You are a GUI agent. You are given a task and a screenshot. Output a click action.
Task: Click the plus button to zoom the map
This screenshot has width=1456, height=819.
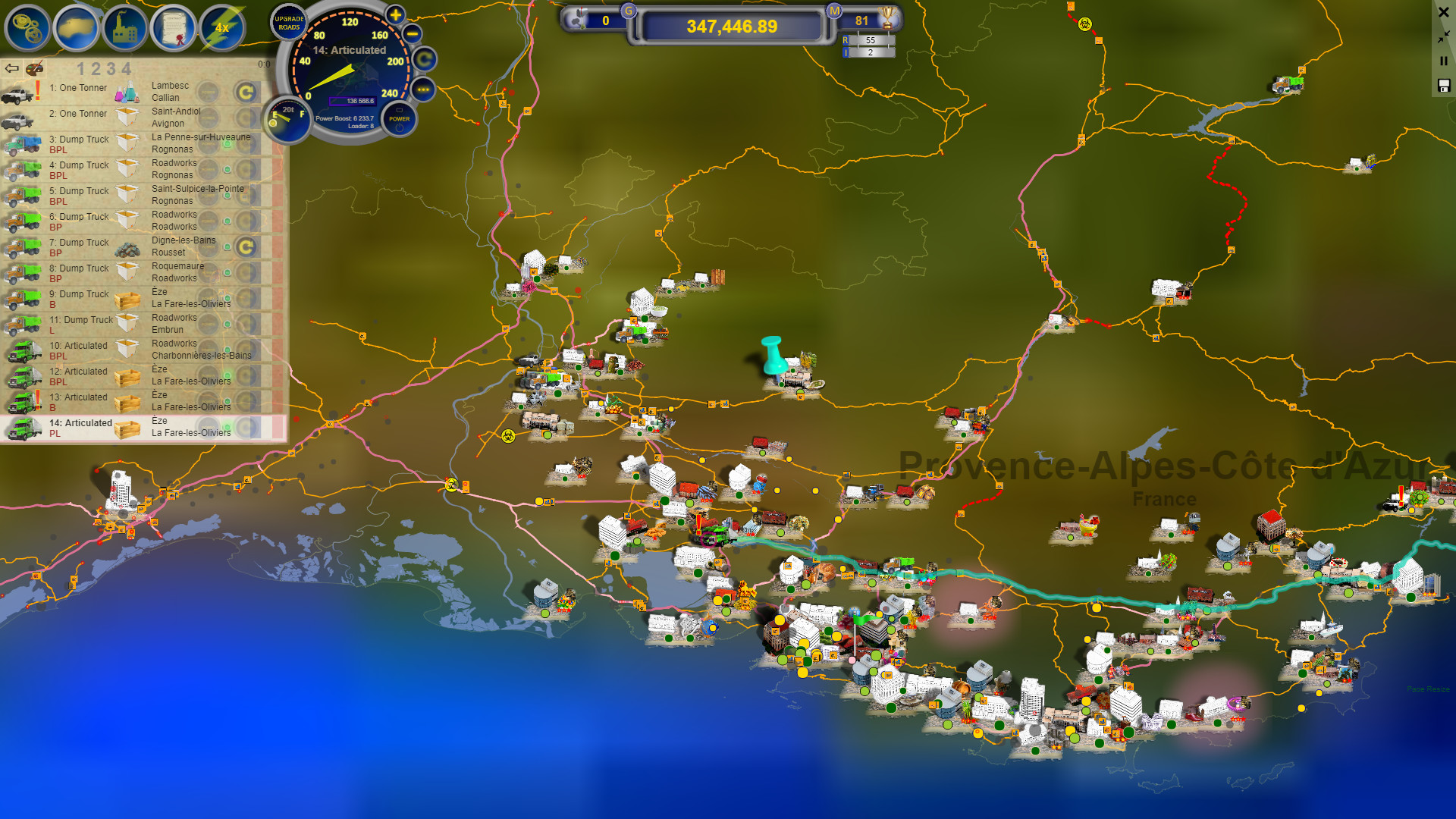(x=394, y=14)
